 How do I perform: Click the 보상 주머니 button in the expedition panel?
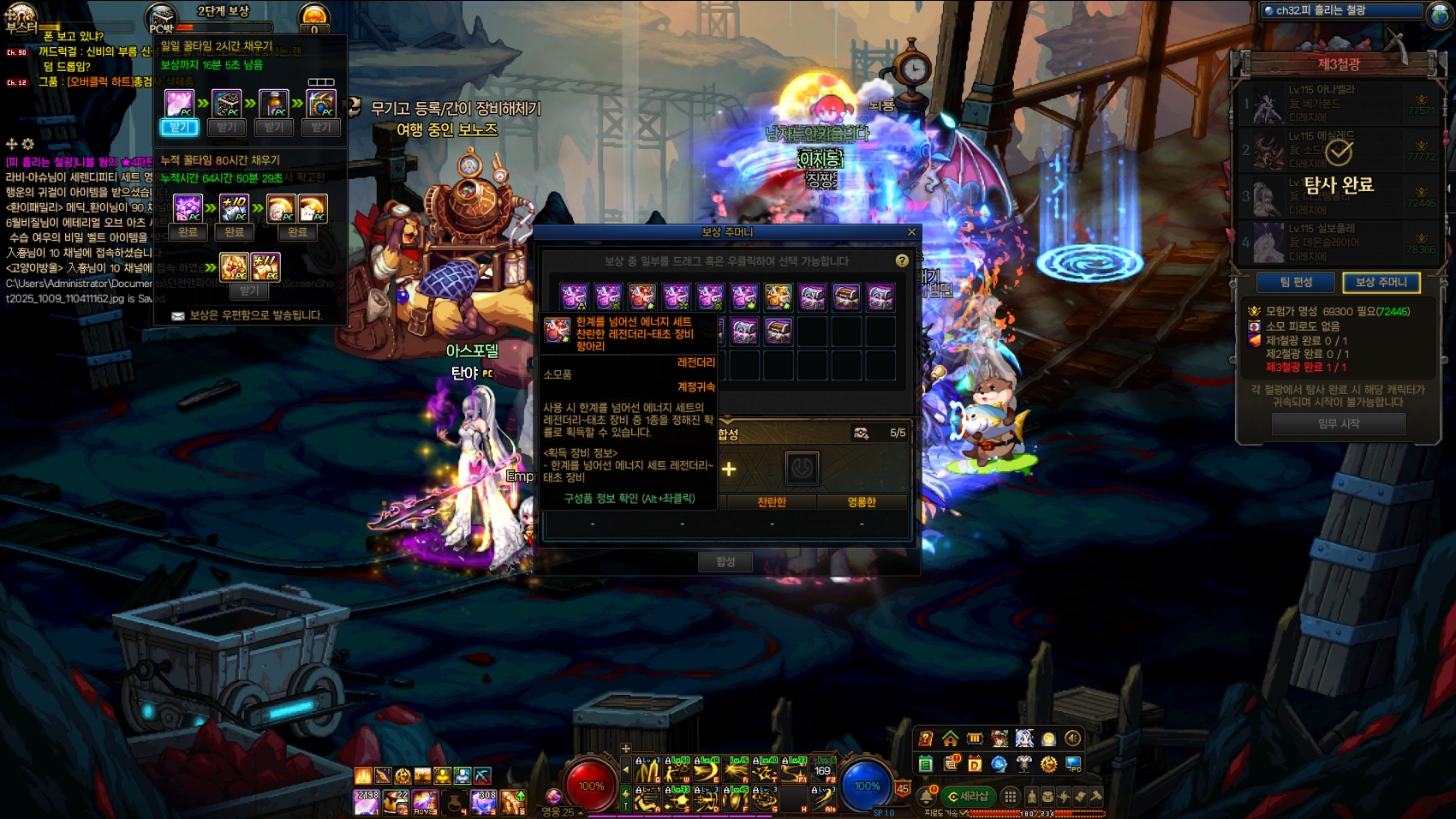click(1381, 283)
